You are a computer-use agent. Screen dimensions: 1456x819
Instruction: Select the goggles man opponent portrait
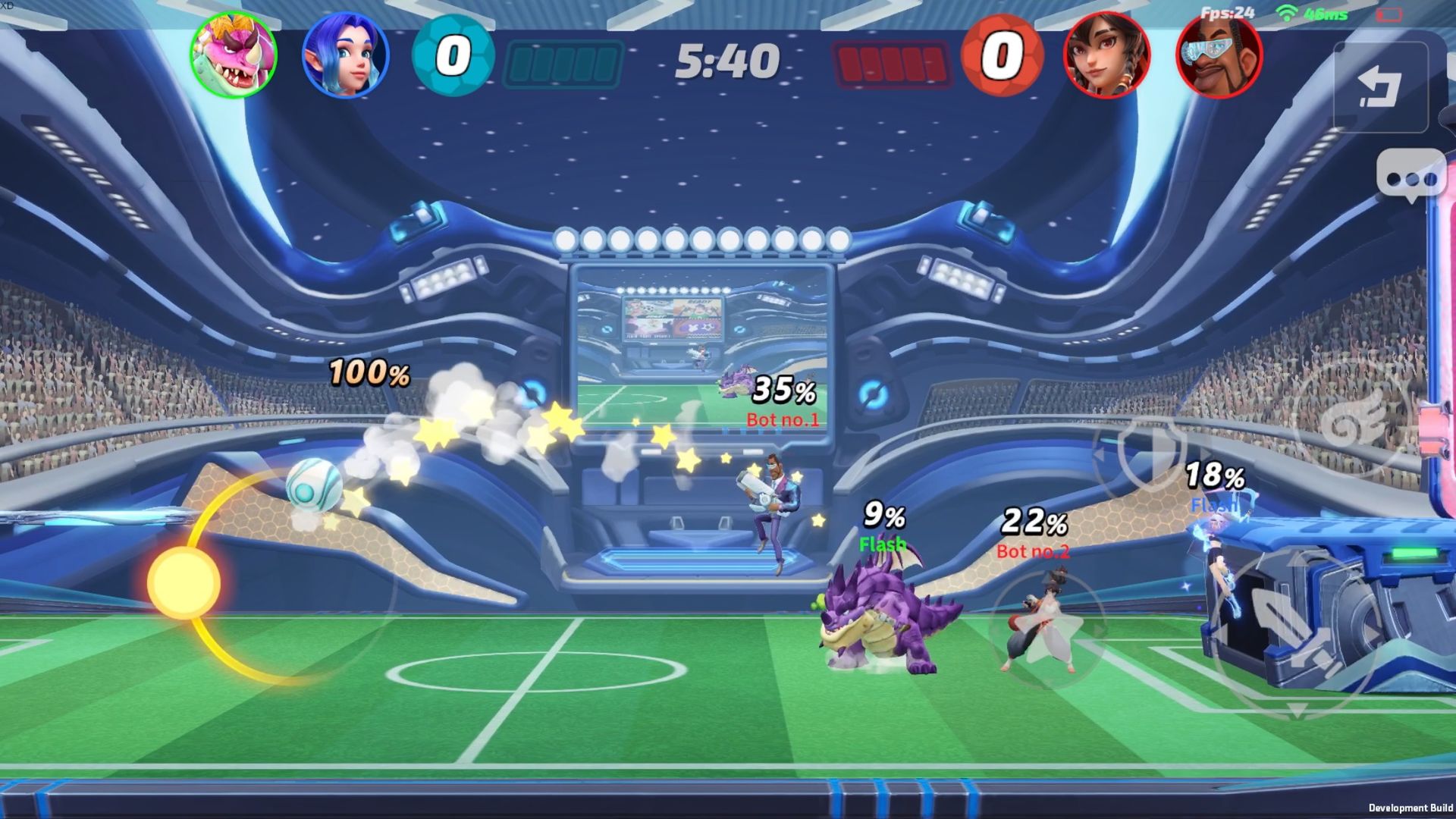click(1219, 55)
